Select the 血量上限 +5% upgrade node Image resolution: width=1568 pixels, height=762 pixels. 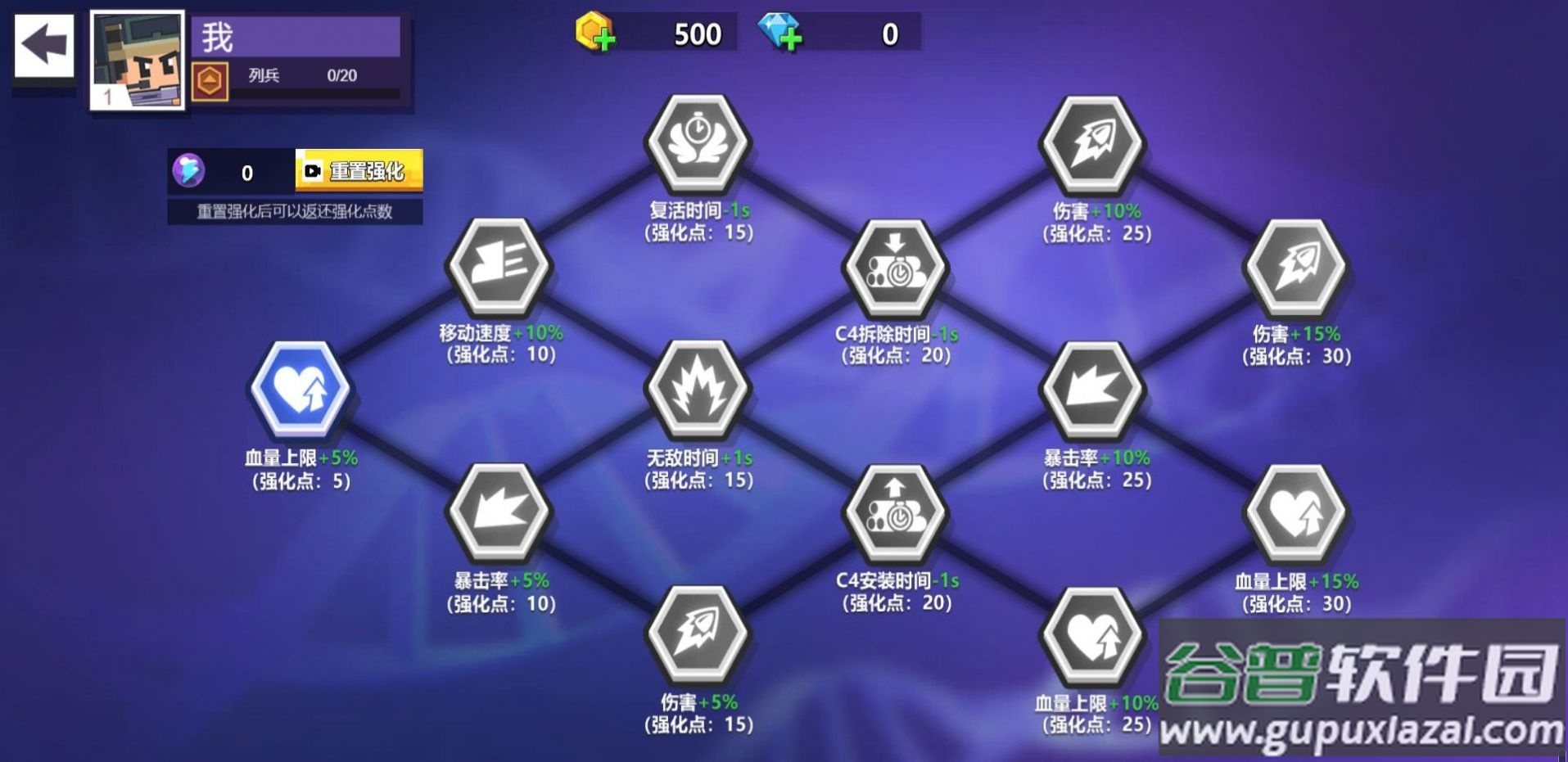coord(300,388)
